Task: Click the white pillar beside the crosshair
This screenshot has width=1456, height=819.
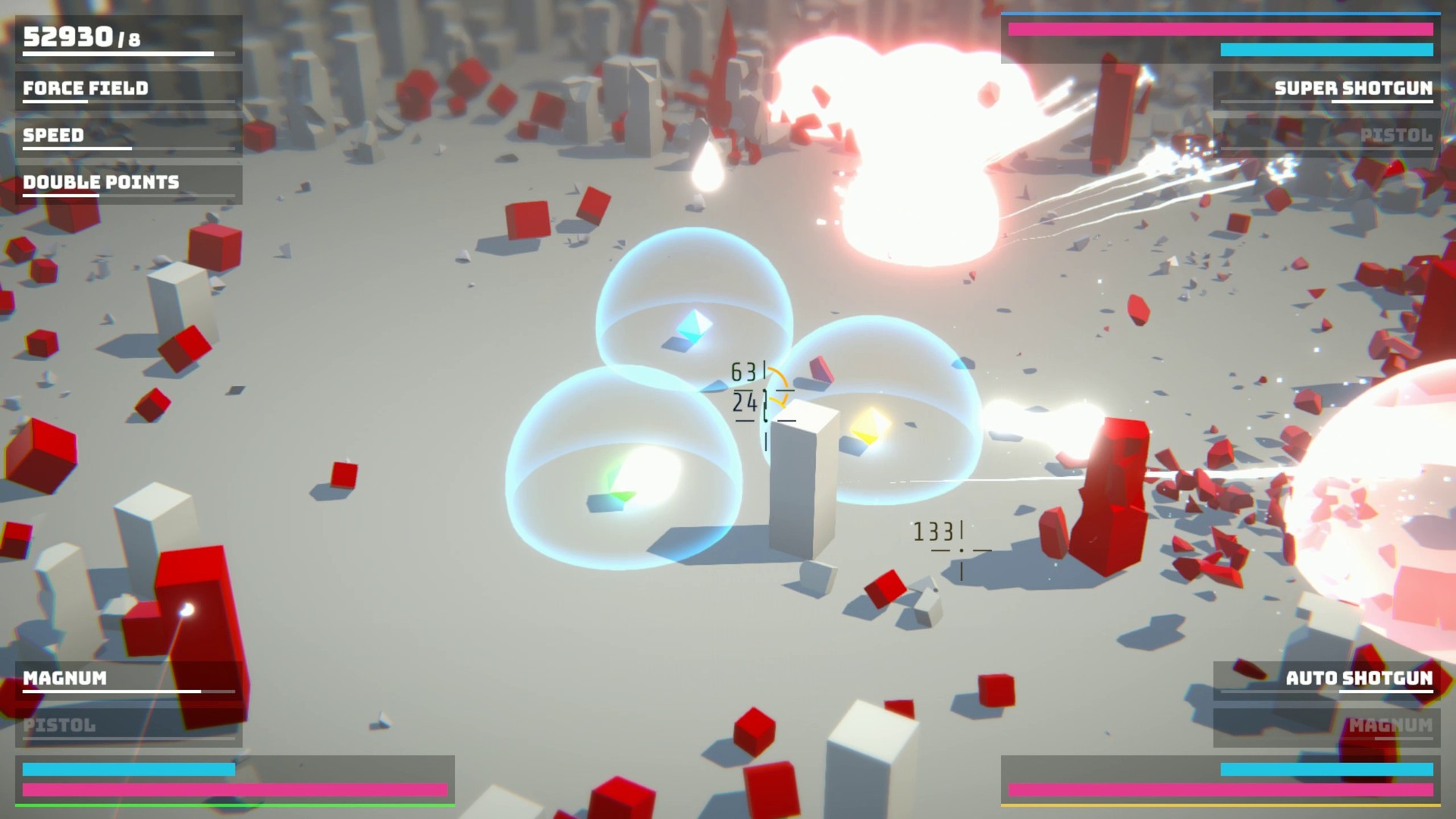Action: click(x=804, y=485)
